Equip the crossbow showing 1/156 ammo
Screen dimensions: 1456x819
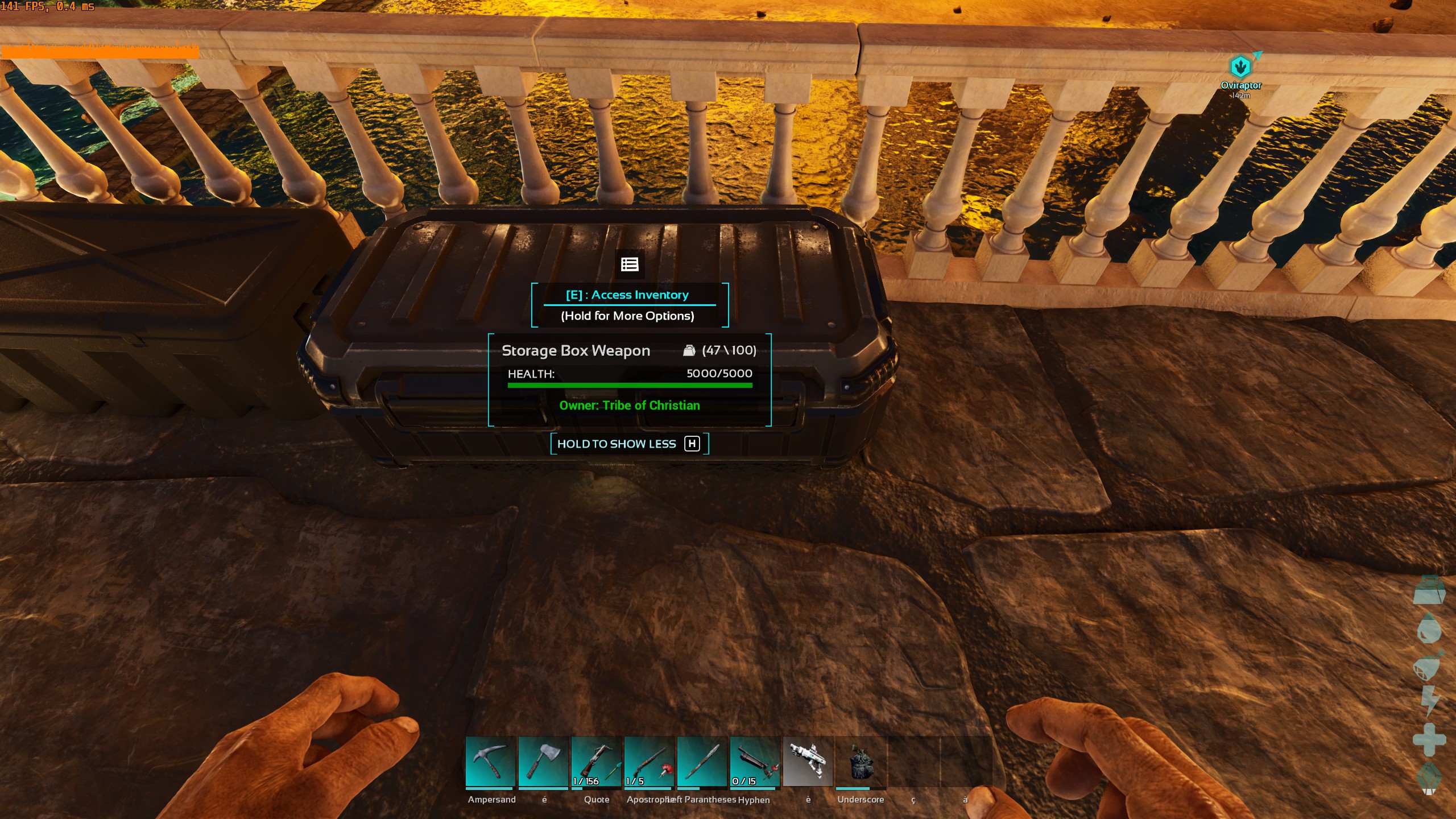(596, 762)
